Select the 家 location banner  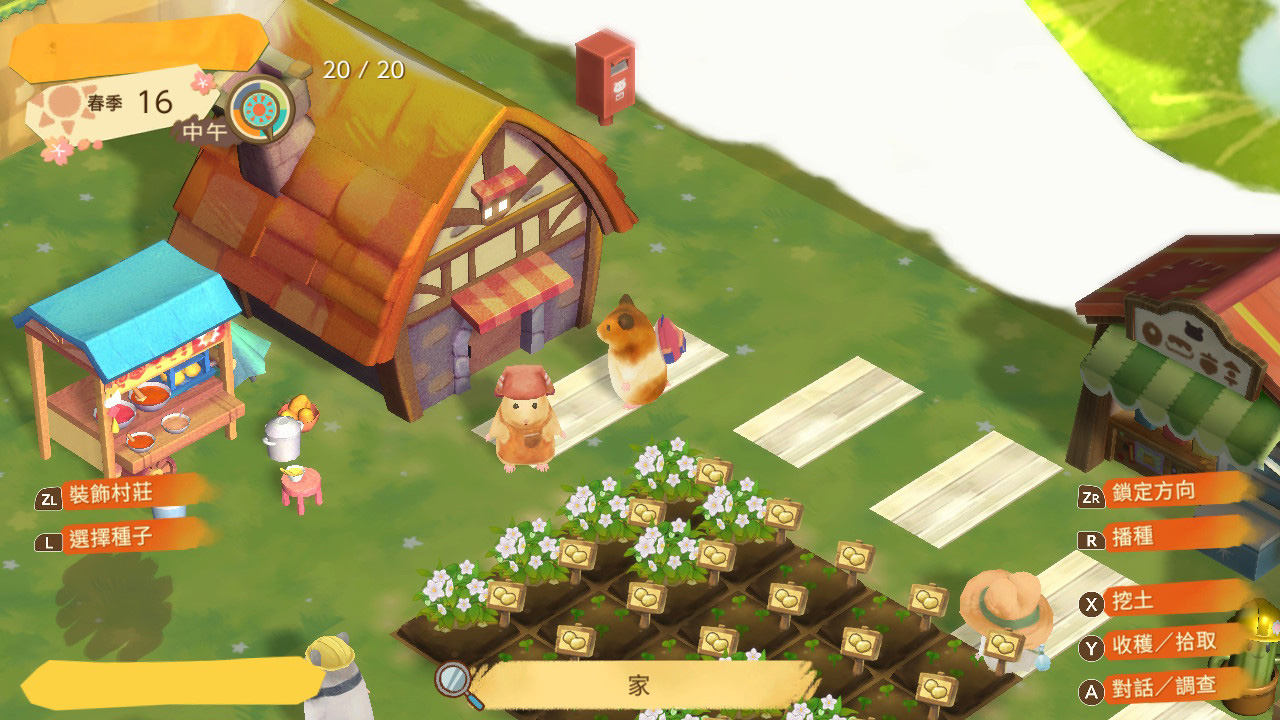[x=641, y=685]
